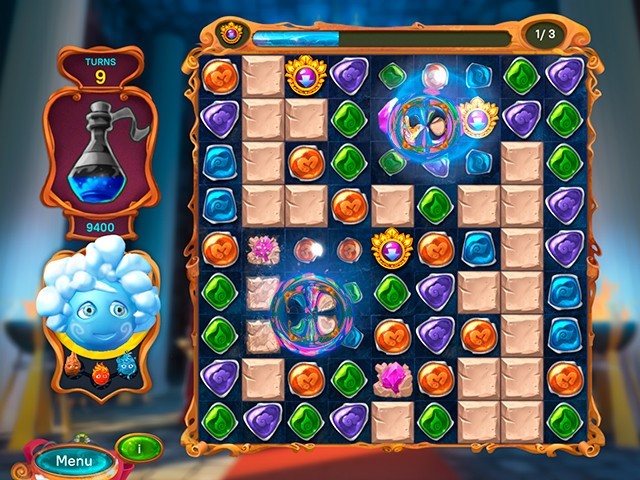640x480 pixels.
Task: Select the magenta gem crystal on rock pile tile
Action: coord(392,377)
